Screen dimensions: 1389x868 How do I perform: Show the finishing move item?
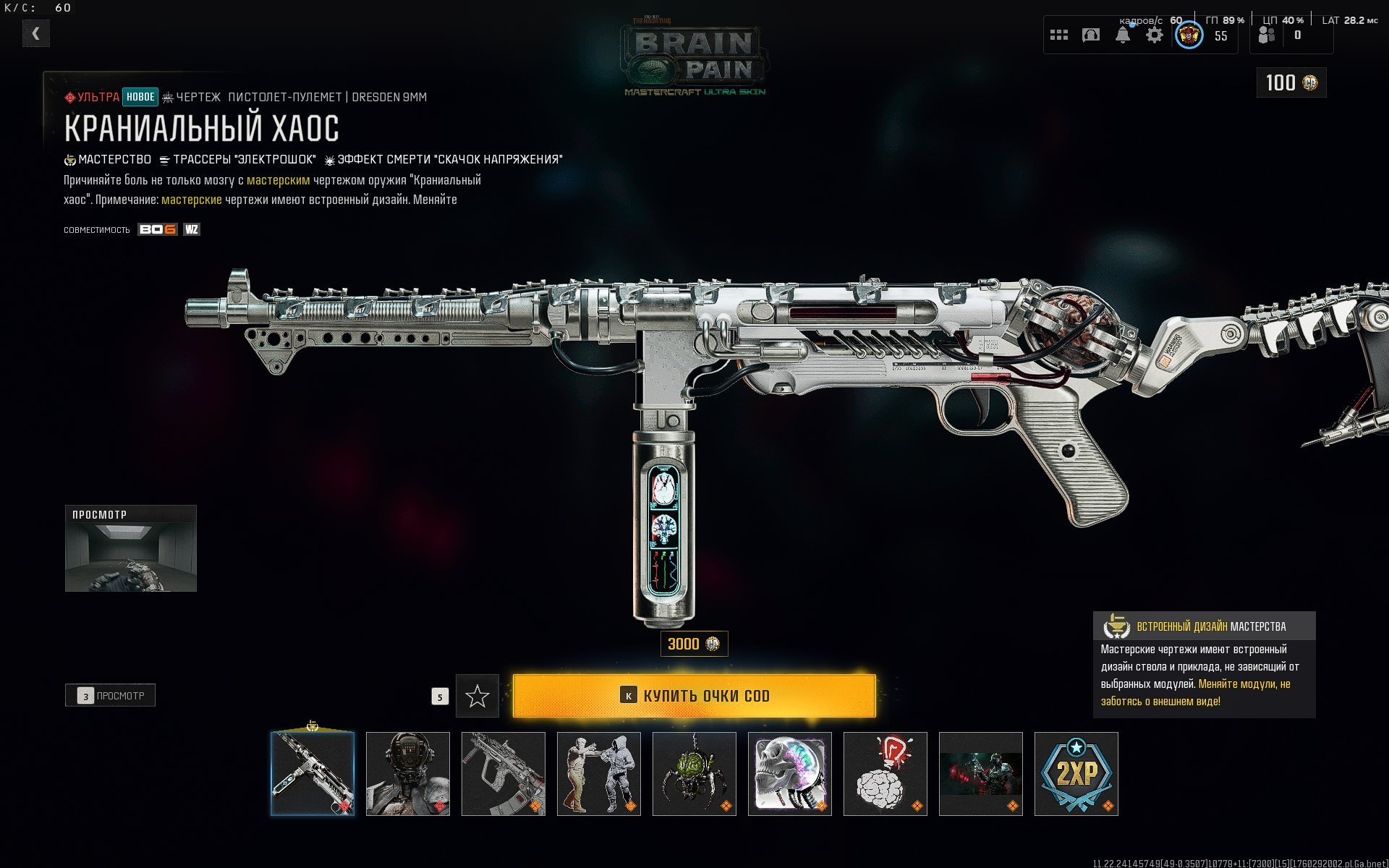click(599, 773)
